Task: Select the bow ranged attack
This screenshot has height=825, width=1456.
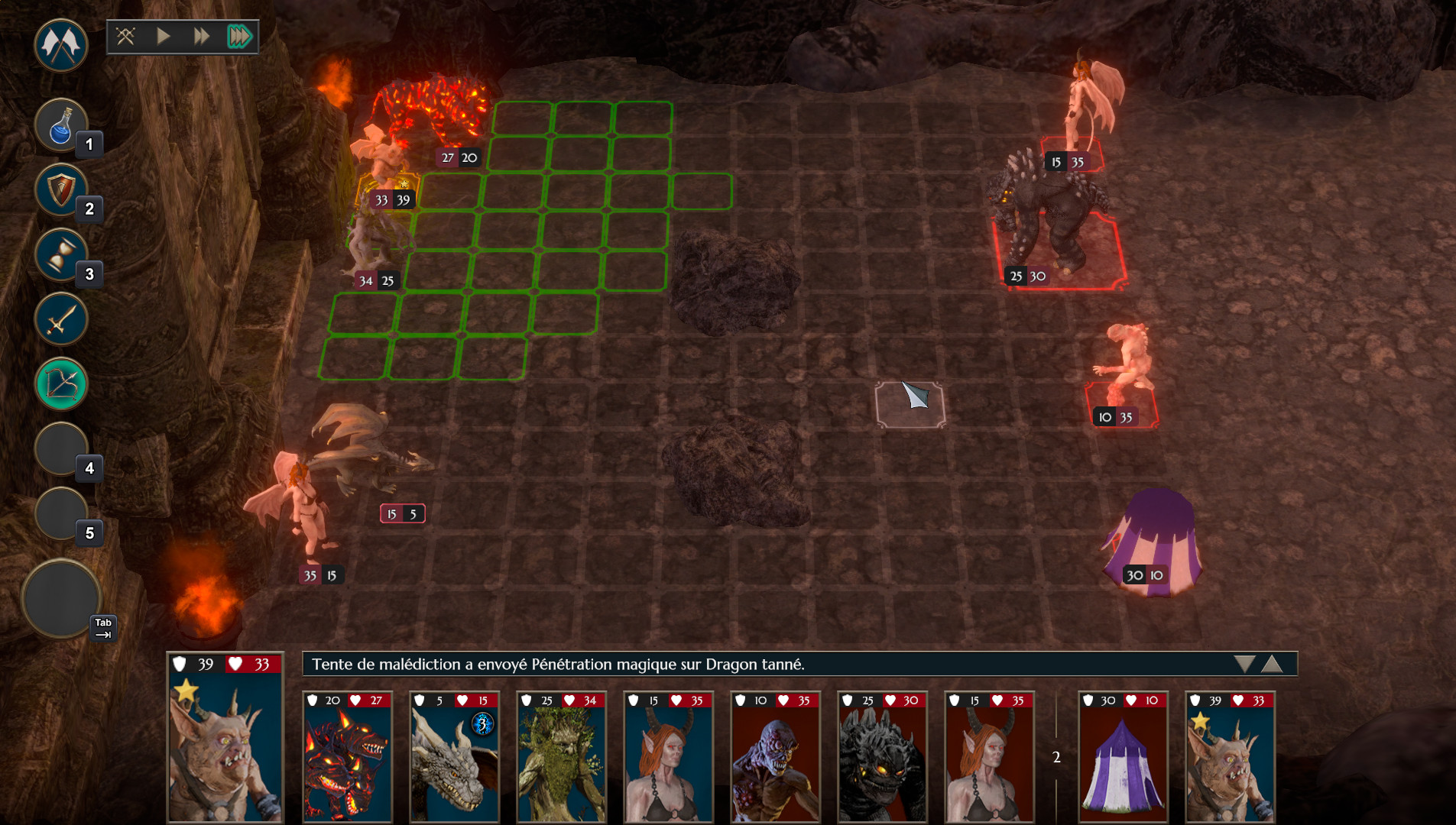Action: click(x=61, y=383)
